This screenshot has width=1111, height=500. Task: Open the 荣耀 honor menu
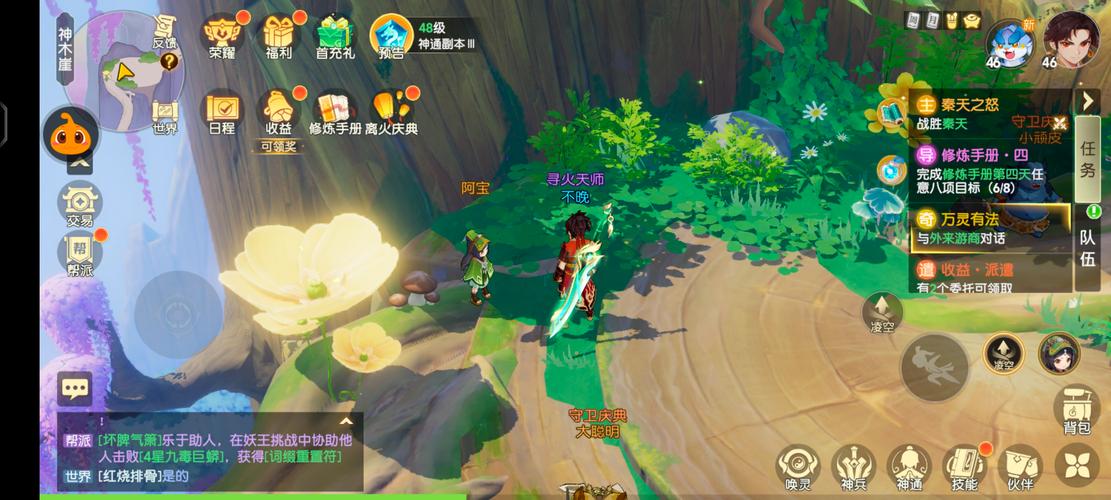point(221,35)
